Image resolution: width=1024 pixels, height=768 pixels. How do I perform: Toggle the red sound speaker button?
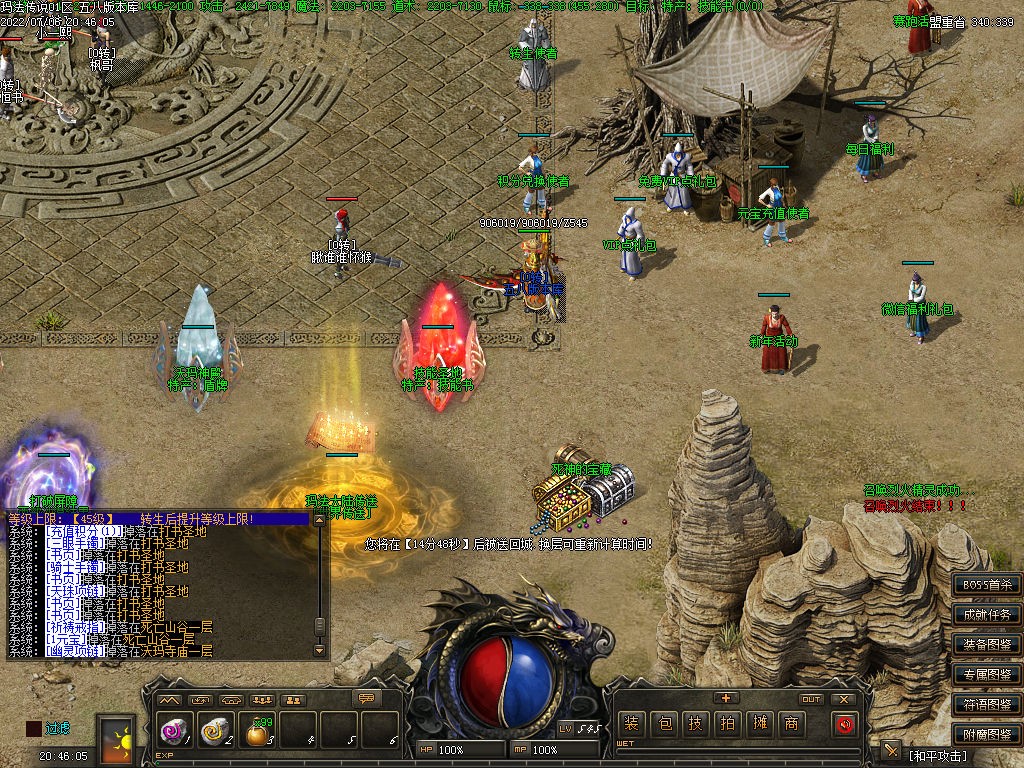click(845, 723)
